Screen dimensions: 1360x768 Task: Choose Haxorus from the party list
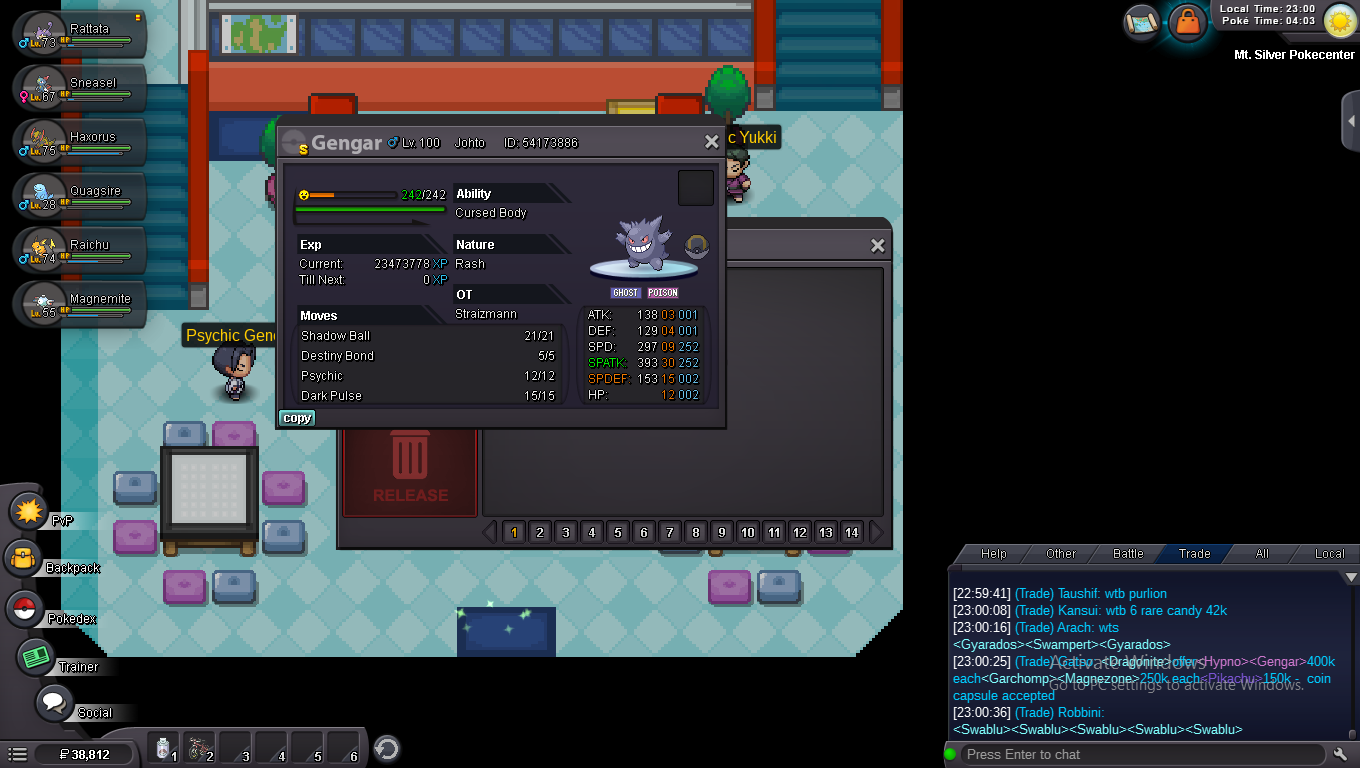pyautogui.click(x=82, y=143)
